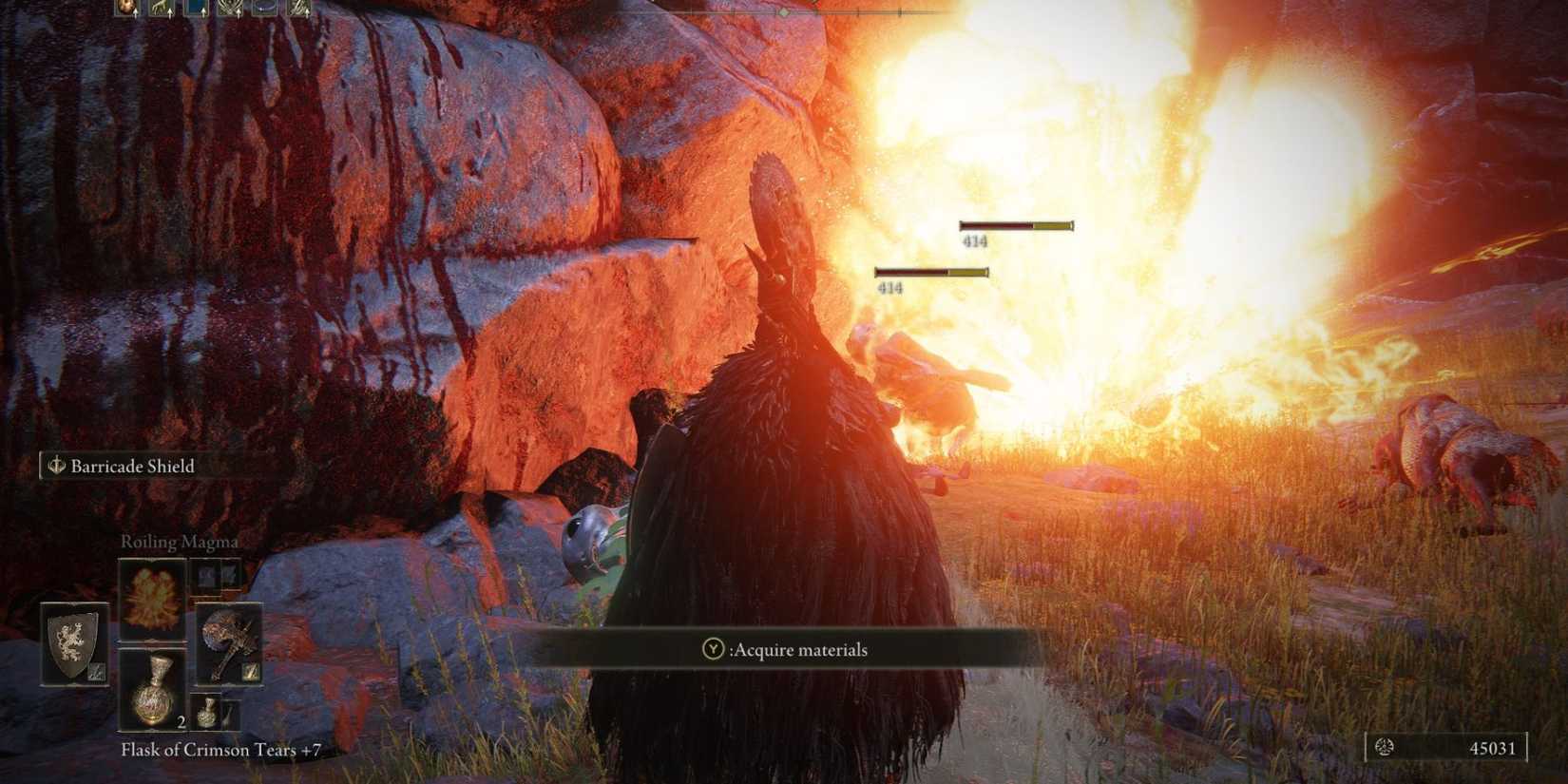Select the golden antler buff icon
The width and height of the screenshot is (1568, 784).
click(x=158, y=8)
